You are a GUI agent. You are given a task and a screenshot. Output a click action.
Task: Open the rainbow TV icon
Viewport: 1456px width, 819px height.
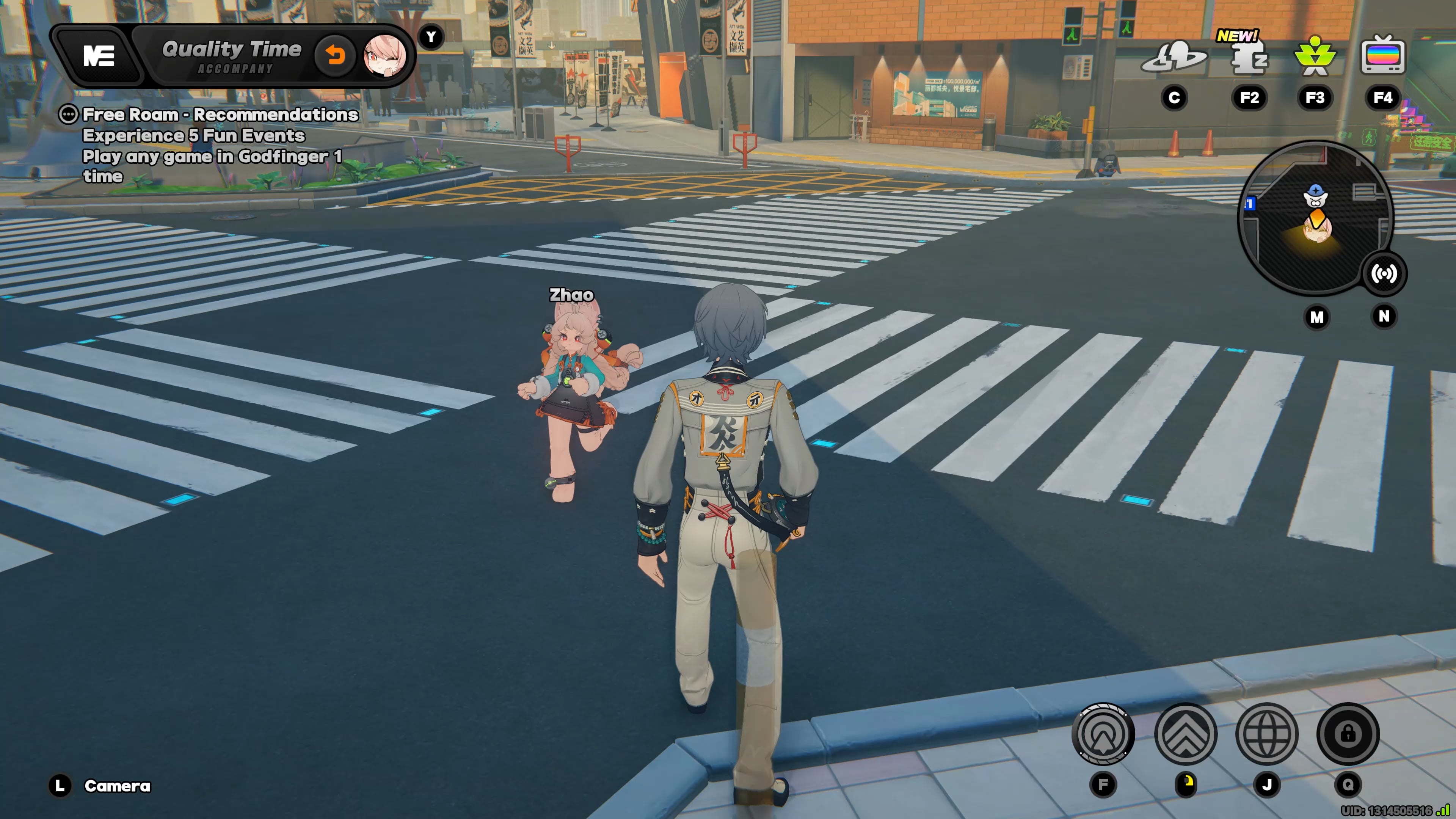[1382, 56]
